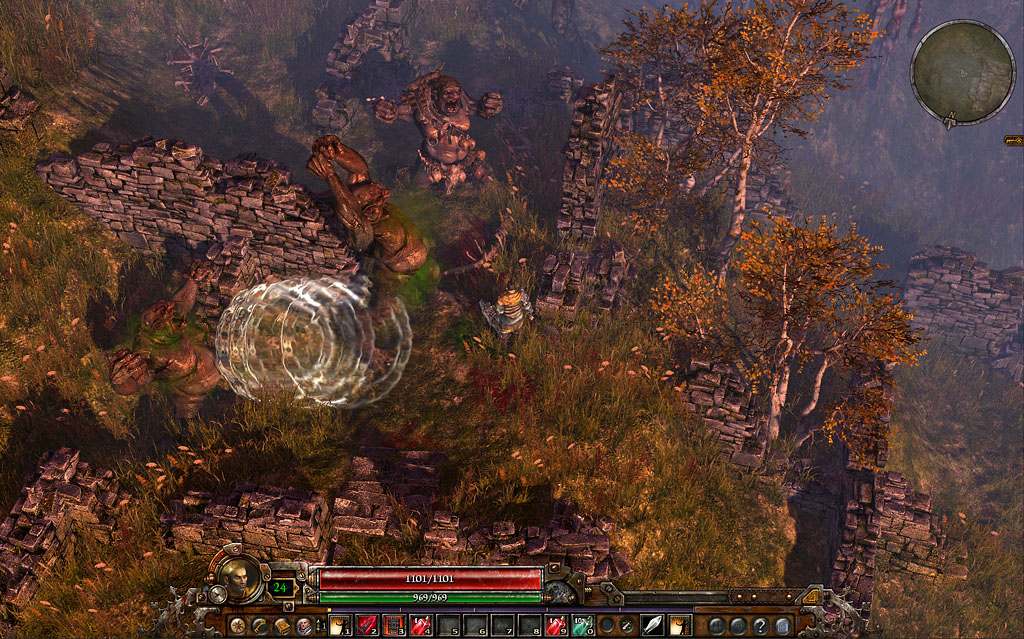Click the orange triangle tab above toolbar
This screenshot has width=1024, height=639.
[x=812, y=598]
